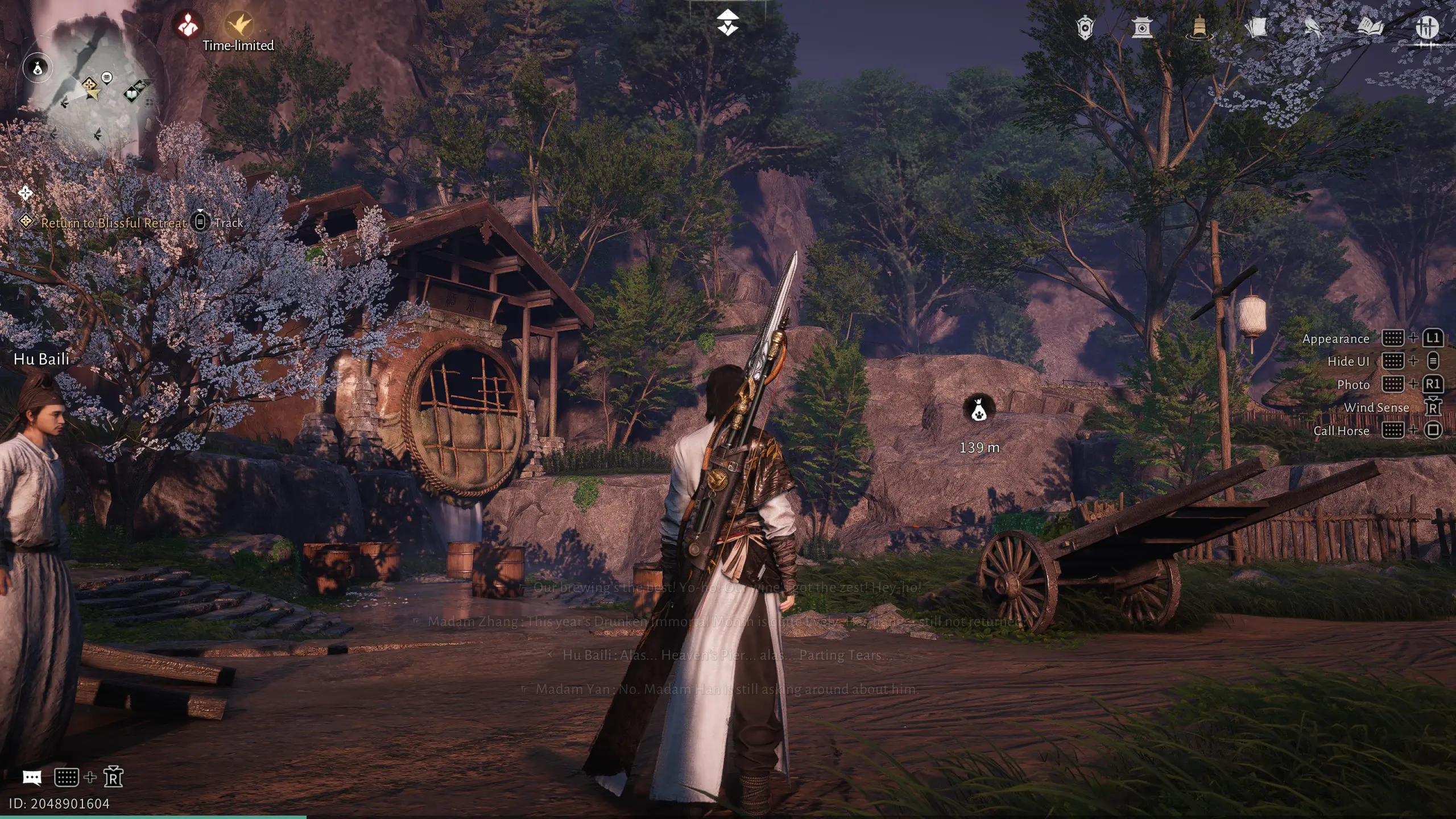Open the shrine-shaped shop icon

point(1142,27)
